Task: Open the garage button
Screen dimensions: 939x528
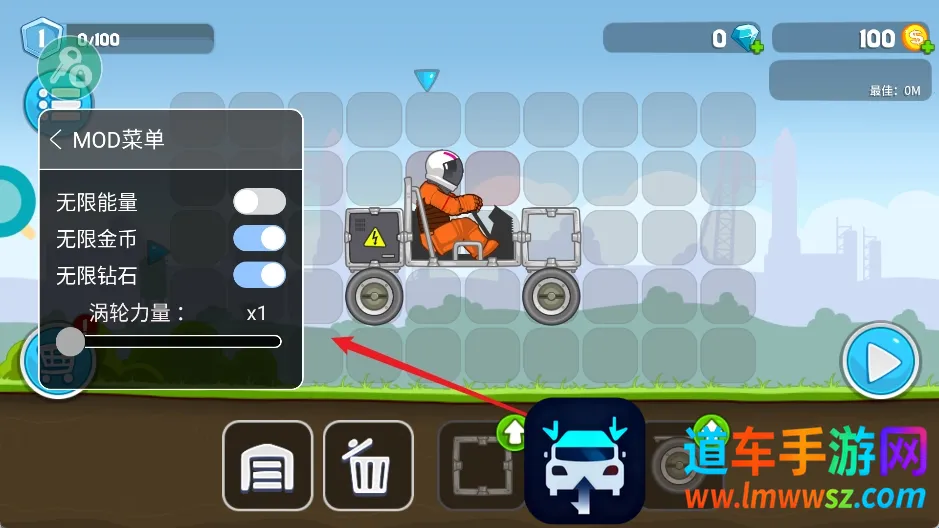Action: pyautogui.click(x=267, y=467)
